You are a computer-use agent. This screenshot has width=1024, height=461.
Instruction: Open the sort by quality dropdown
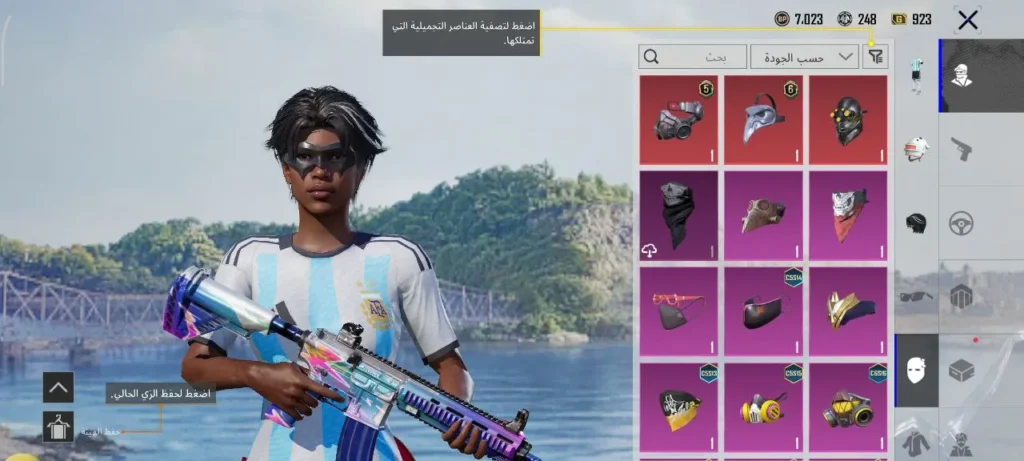click(804, 57)
